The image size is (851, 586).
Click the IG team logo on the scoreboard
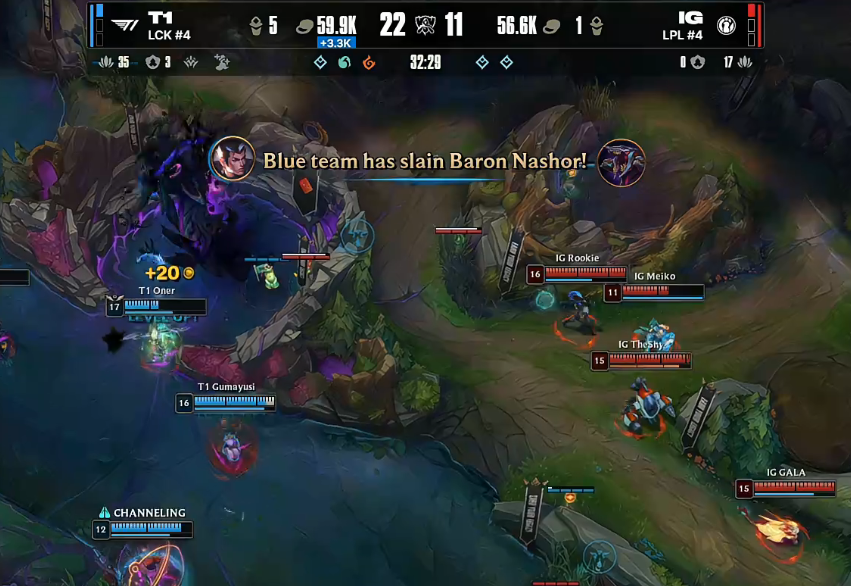click(x=726, y=25)
